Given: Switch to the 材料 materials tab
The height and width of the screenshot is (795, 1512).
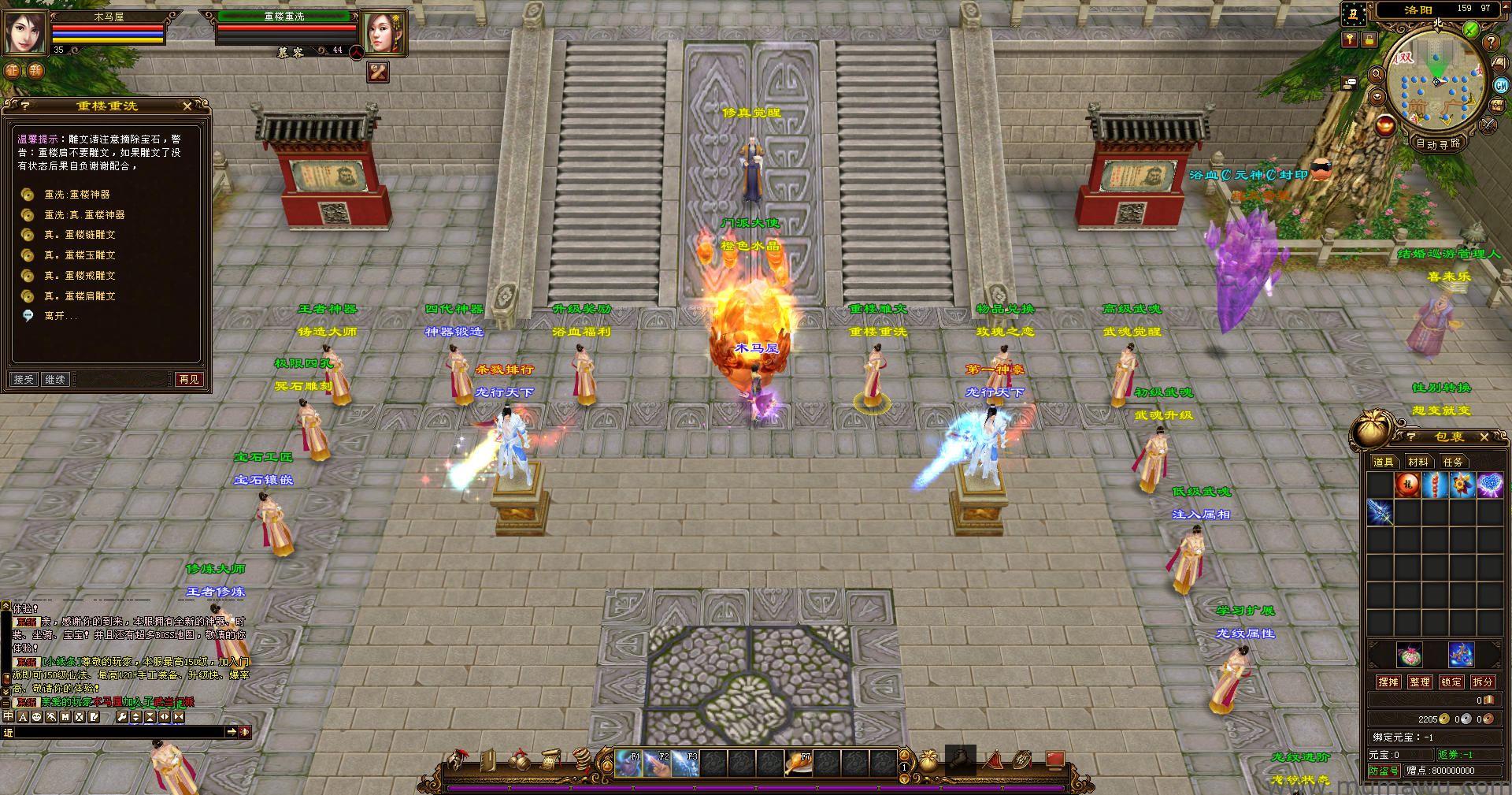Looking at the screenshot, I should (x=1418, y=462).
